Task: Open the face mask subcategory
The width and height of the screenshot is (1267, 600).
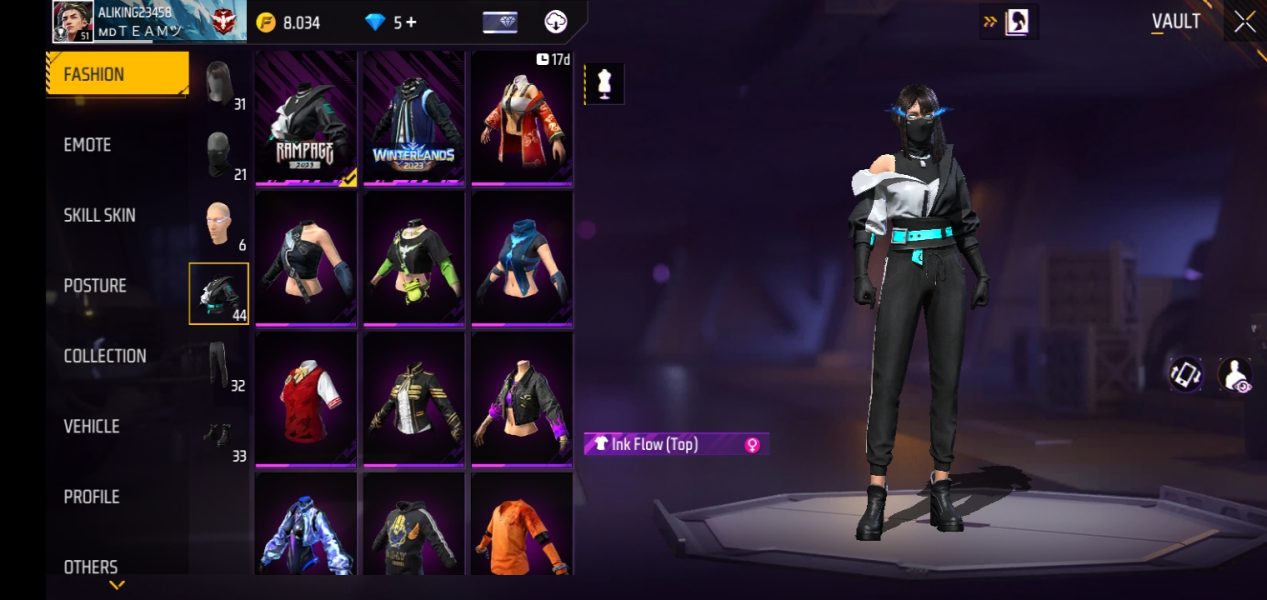Action: pos(219,153)
